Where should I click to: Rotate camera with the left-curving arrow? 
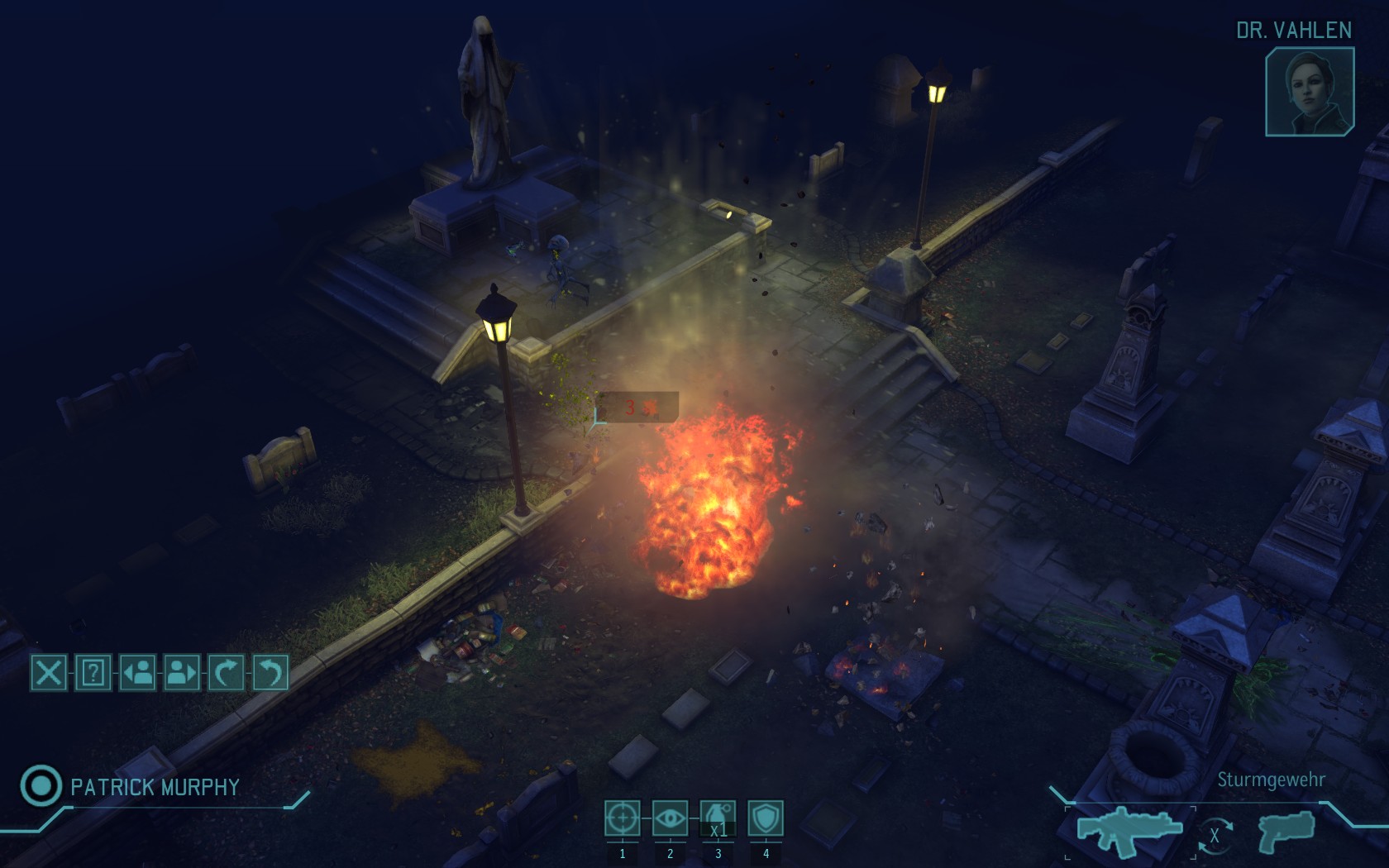(x=270, y=673)
